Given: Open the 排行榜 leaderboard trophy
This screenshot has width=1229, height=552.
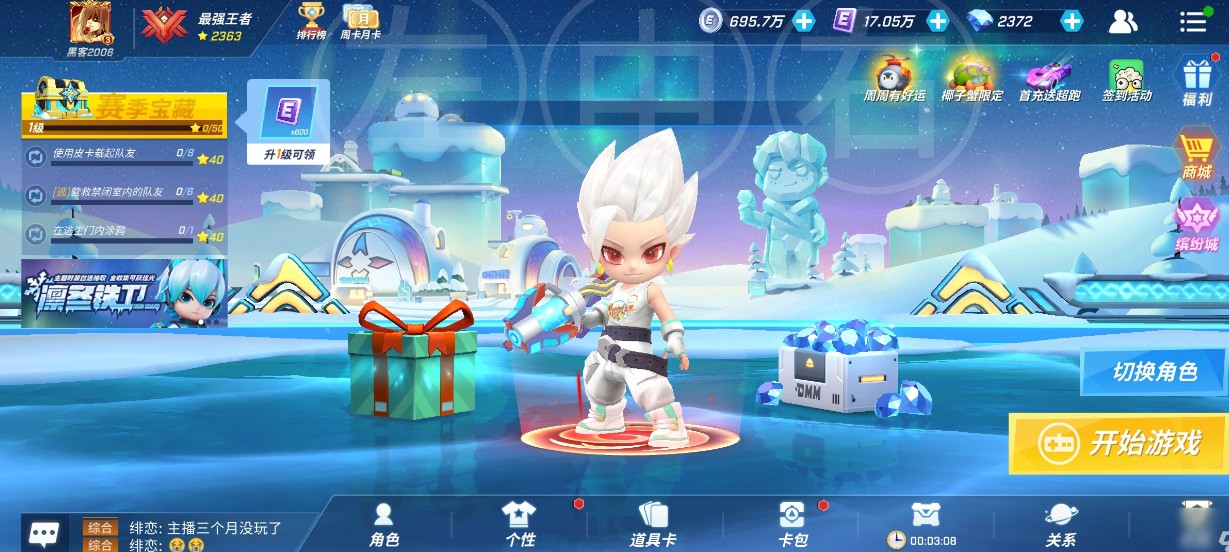Looking at the screenshot, I should 312,21.
